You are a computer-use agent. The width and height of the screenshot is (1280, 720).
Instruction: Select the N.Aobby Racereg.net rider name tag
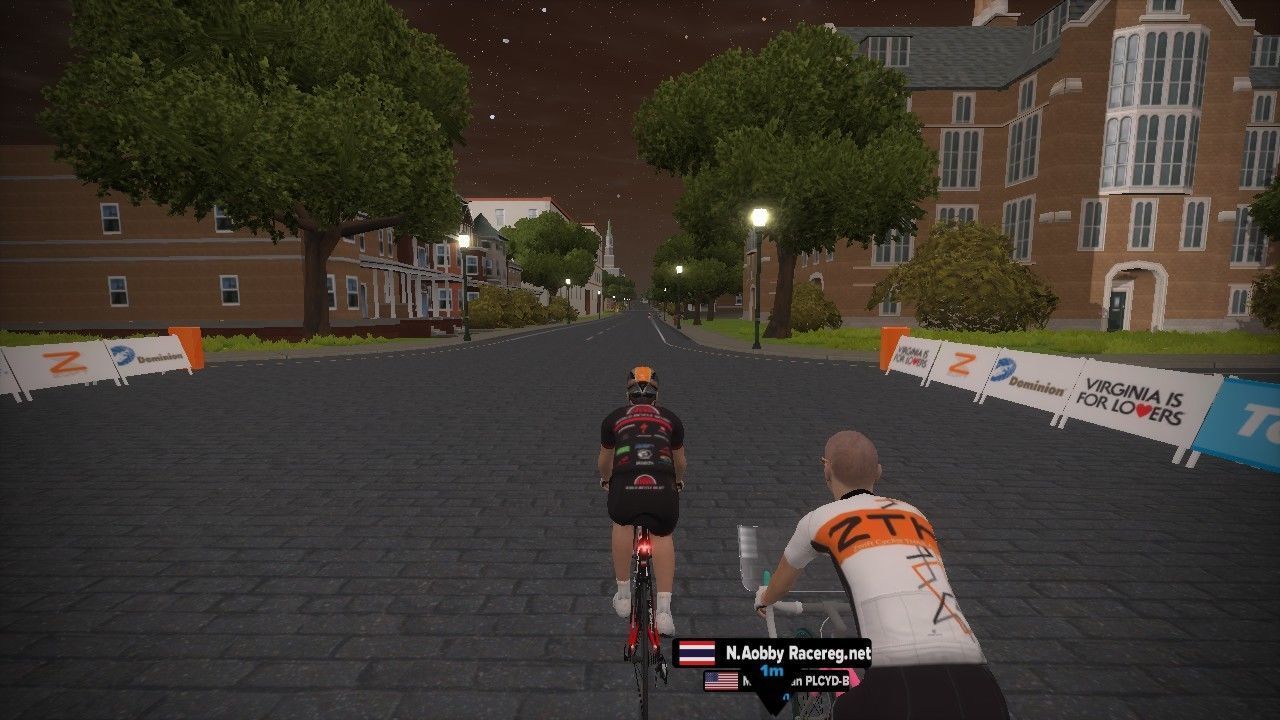point(772,653)
